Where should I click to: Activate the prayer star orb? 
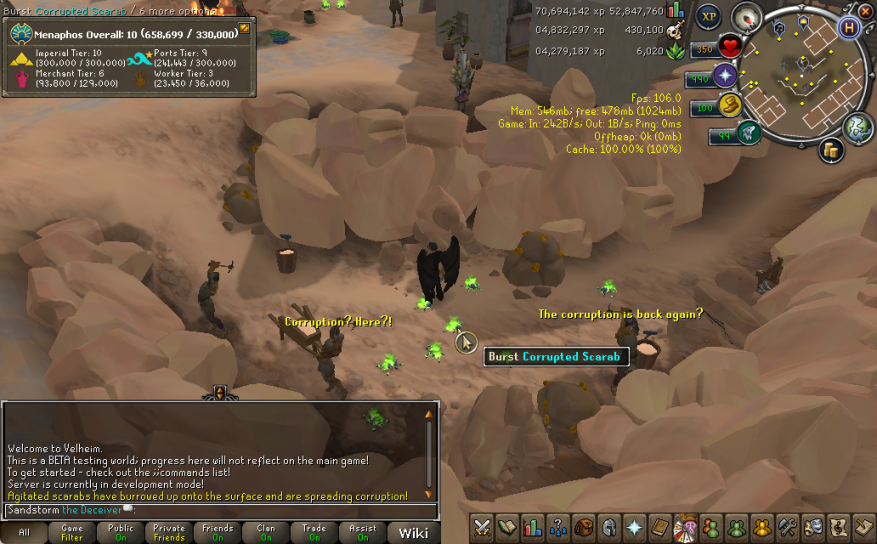tap(726, 76)
